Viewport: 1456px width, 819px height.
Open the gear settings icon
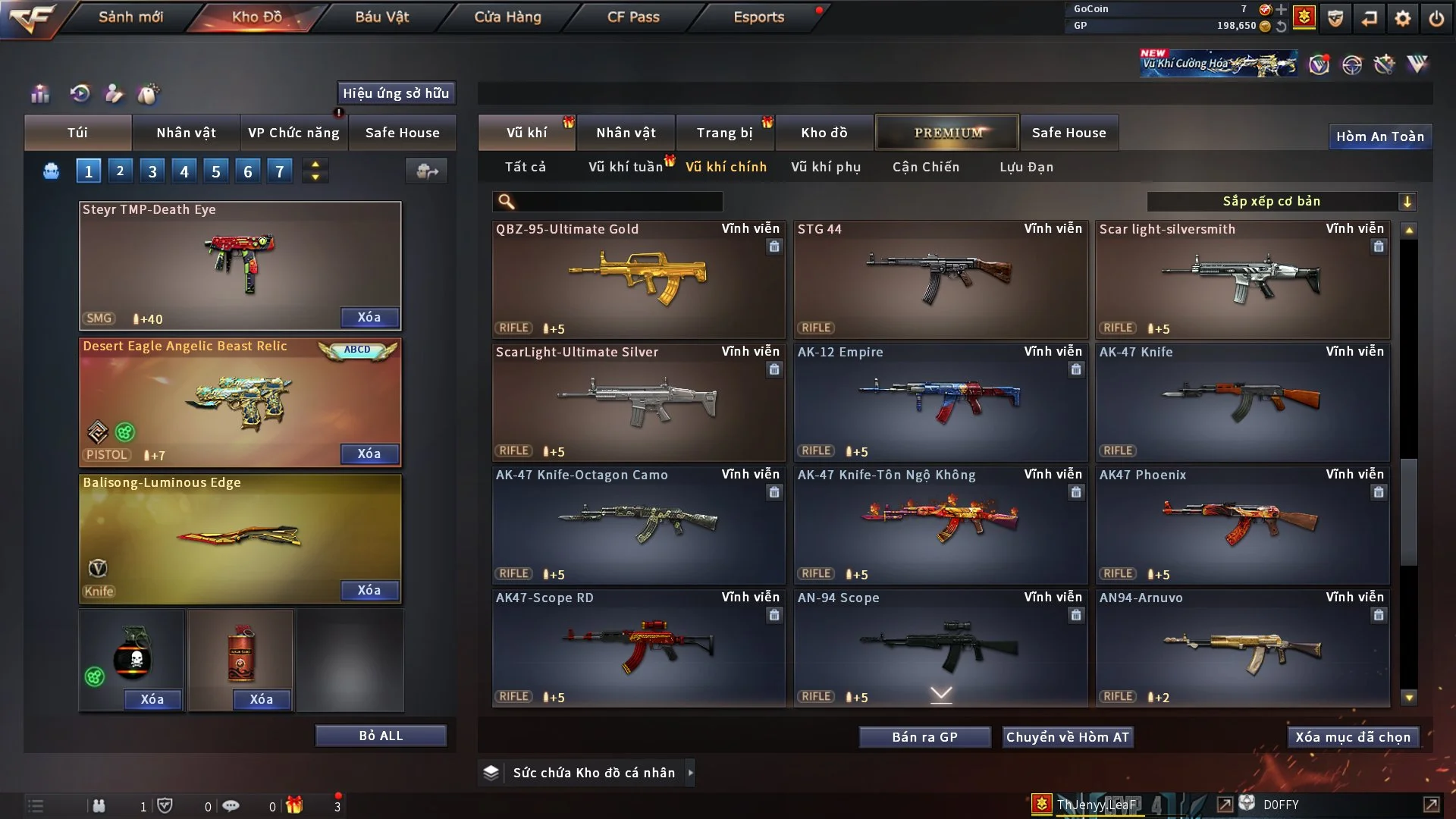pyautogui.click(x=1402, y=18)
